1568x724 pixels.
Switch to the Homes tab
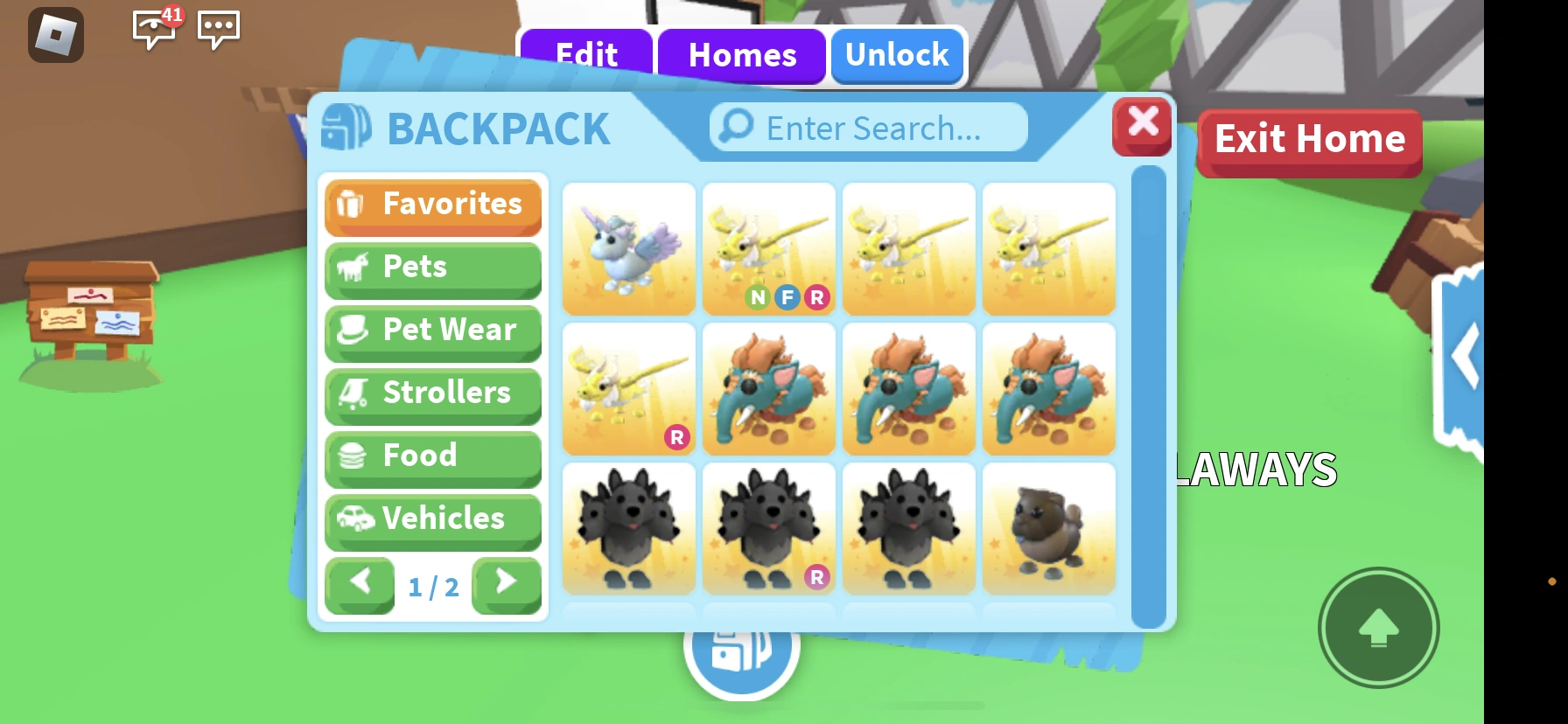click(x=742, y=56)
